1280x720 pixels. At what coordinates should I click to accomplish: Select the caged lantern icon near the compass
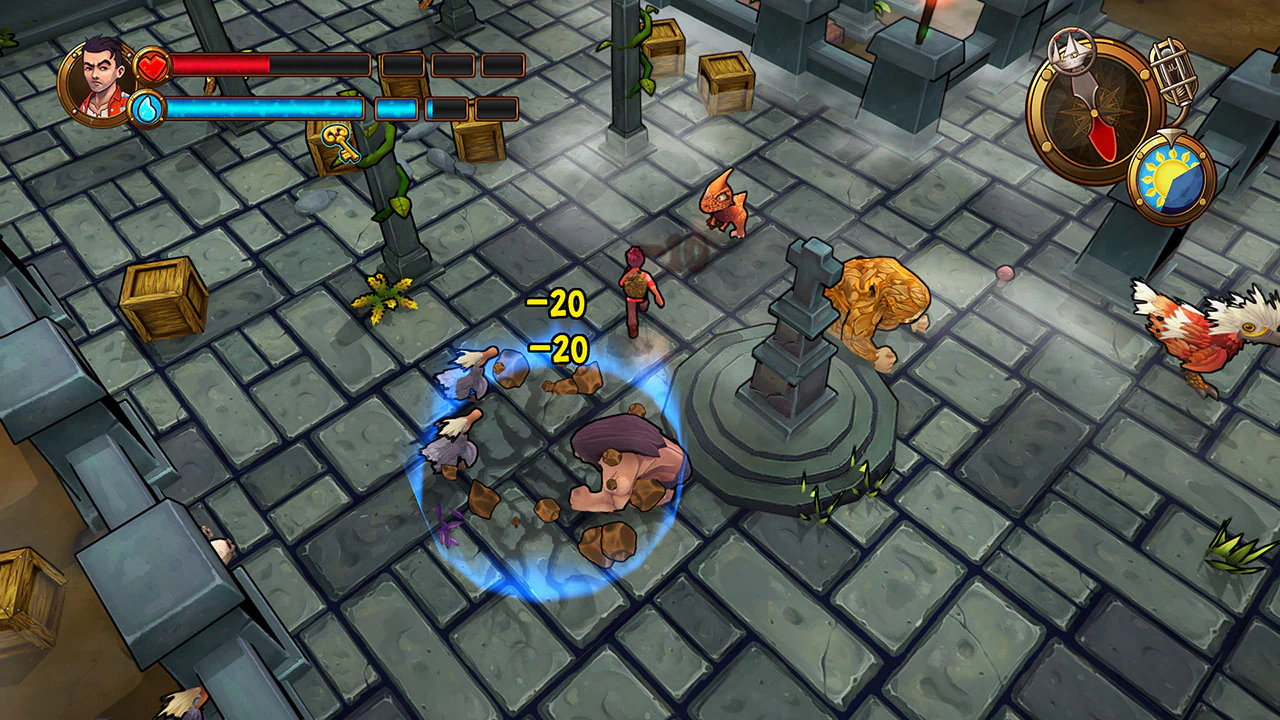1172,70
